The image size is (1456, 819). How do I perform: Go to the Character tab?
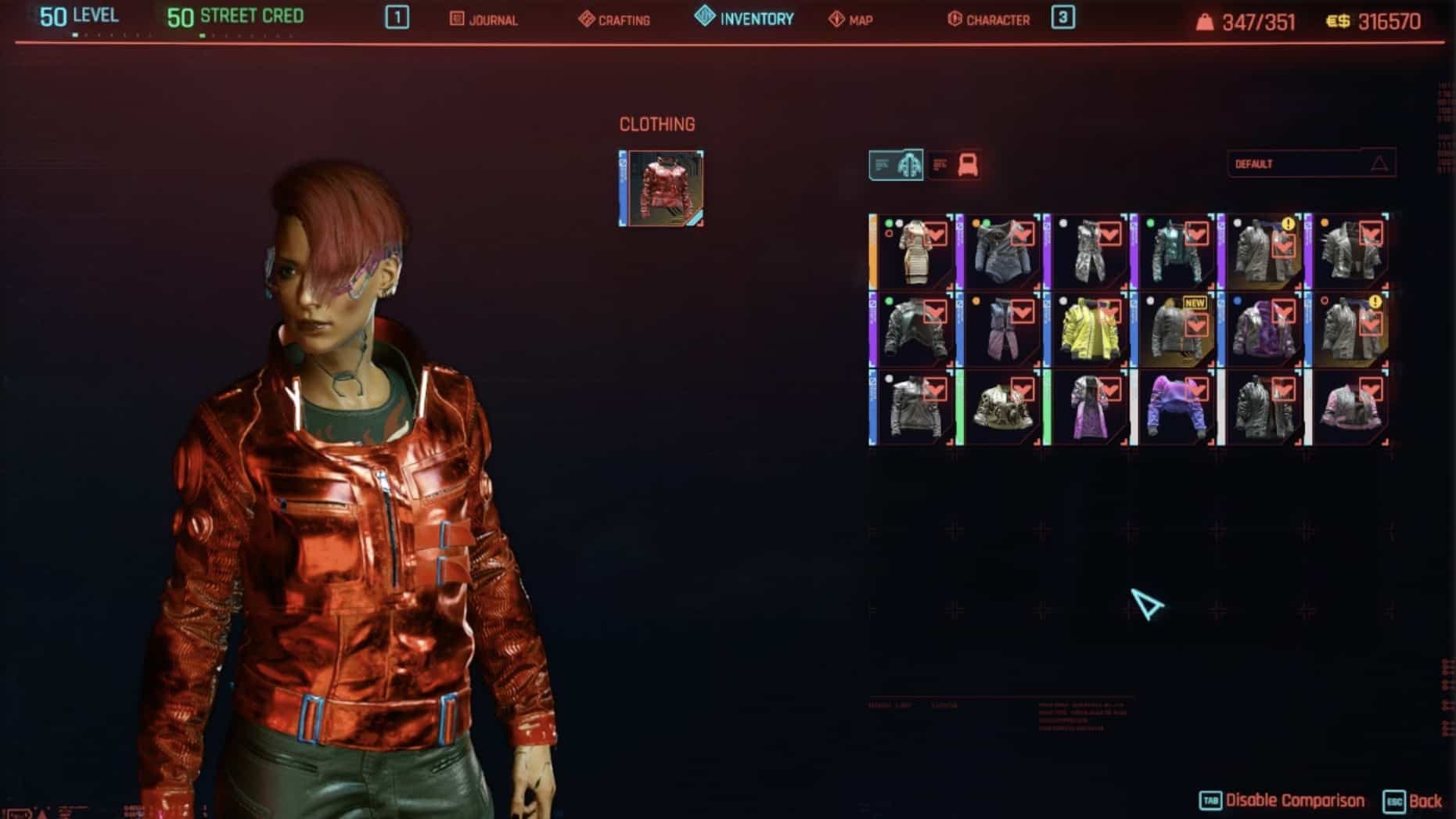pos(989,20)
